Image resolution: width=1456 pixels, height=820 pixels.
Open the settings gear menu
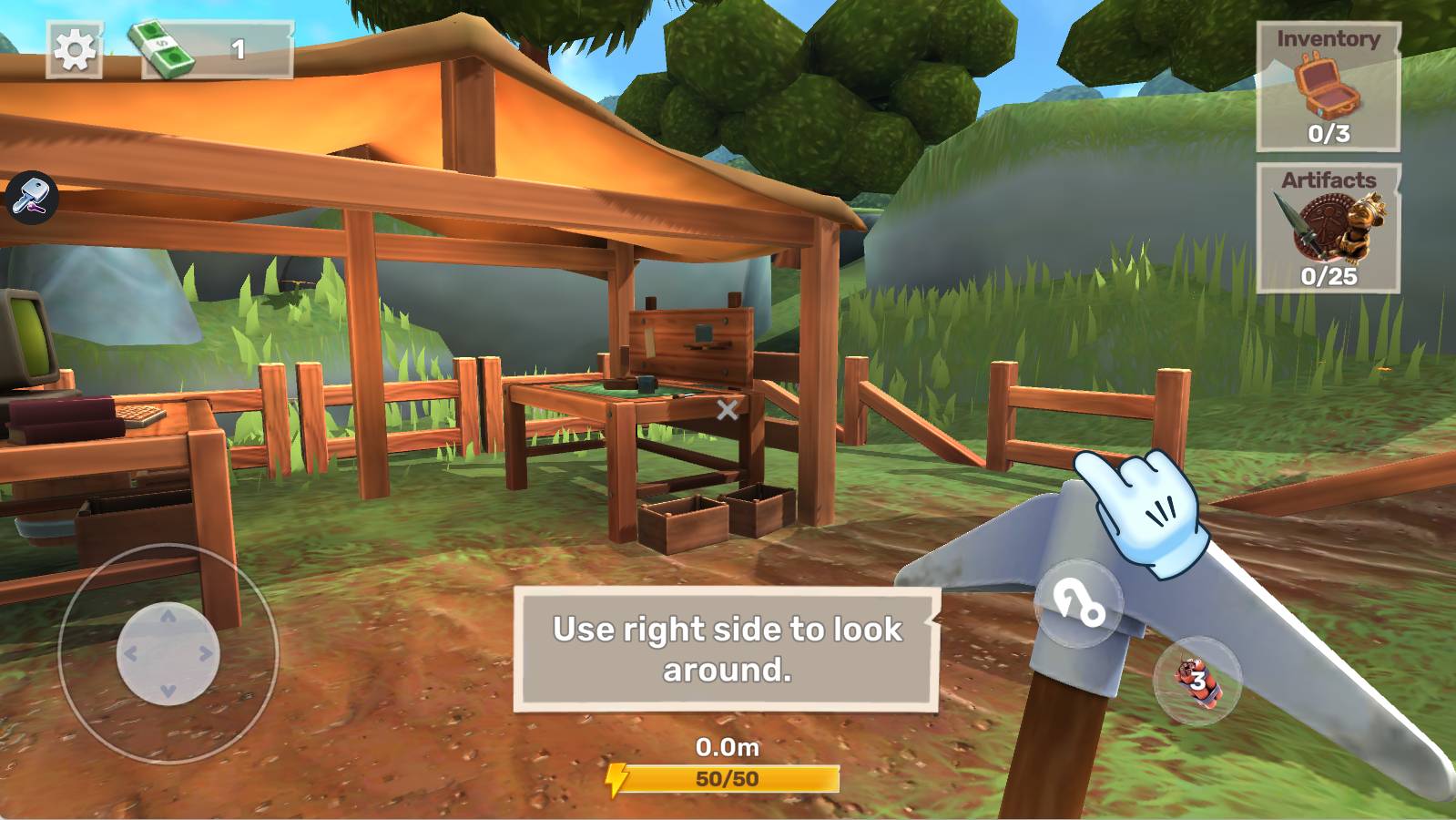tap(74, 49)
